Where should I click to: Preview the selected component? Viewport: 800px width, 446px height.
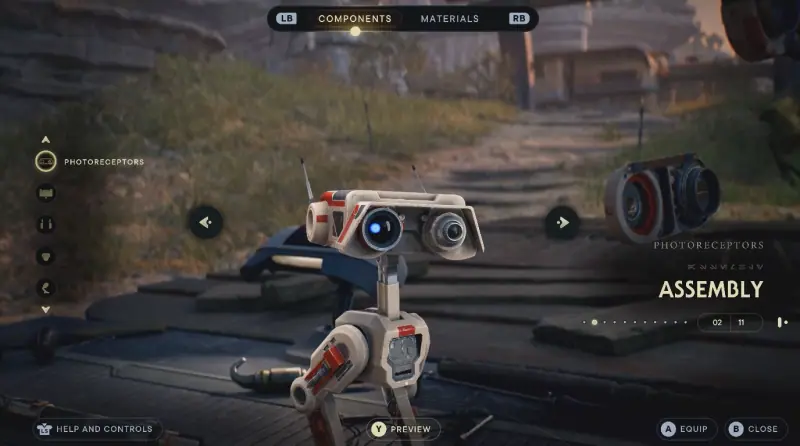(x=402, y=429)
